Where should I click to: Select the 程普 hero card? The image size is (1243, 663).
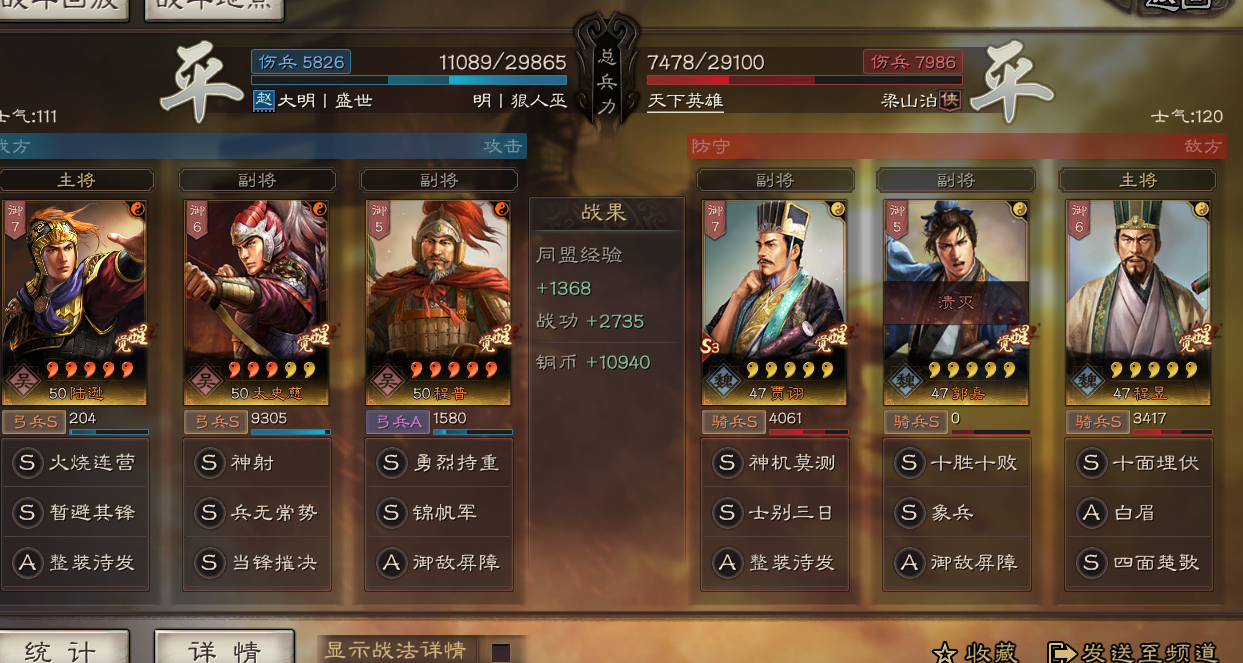[439, 302]
